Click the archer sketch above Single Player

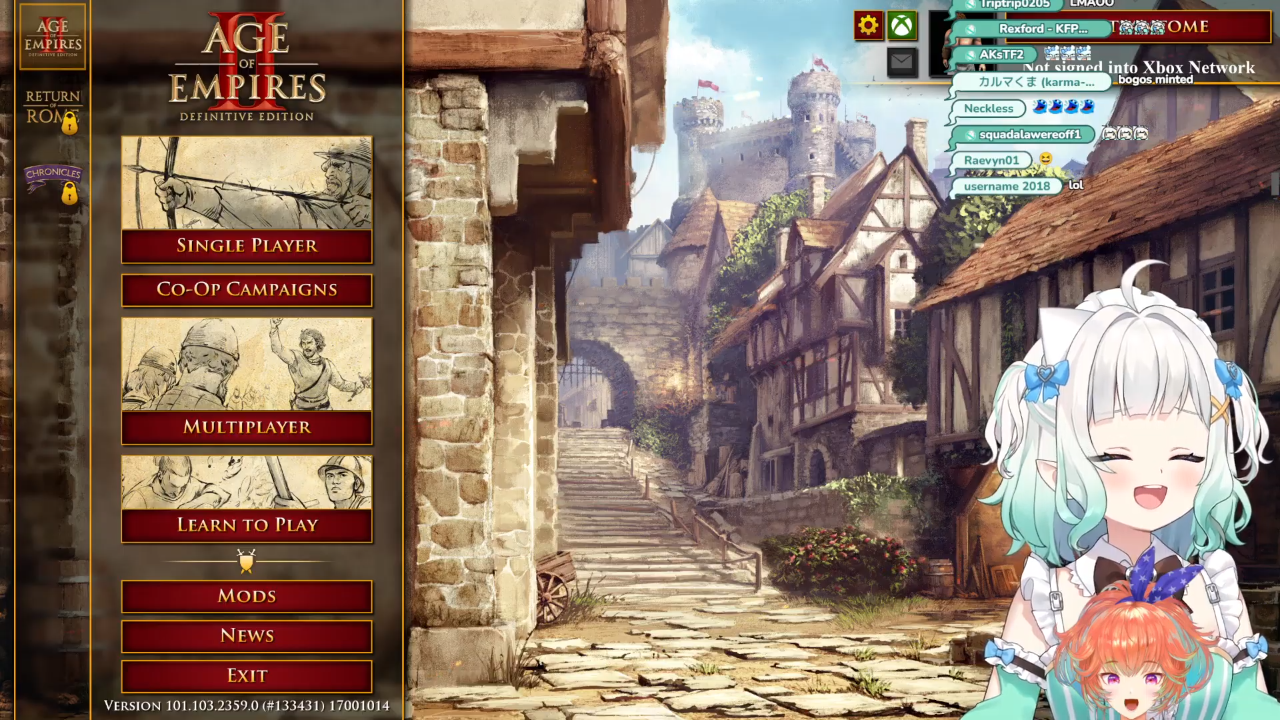click(247, 183)
